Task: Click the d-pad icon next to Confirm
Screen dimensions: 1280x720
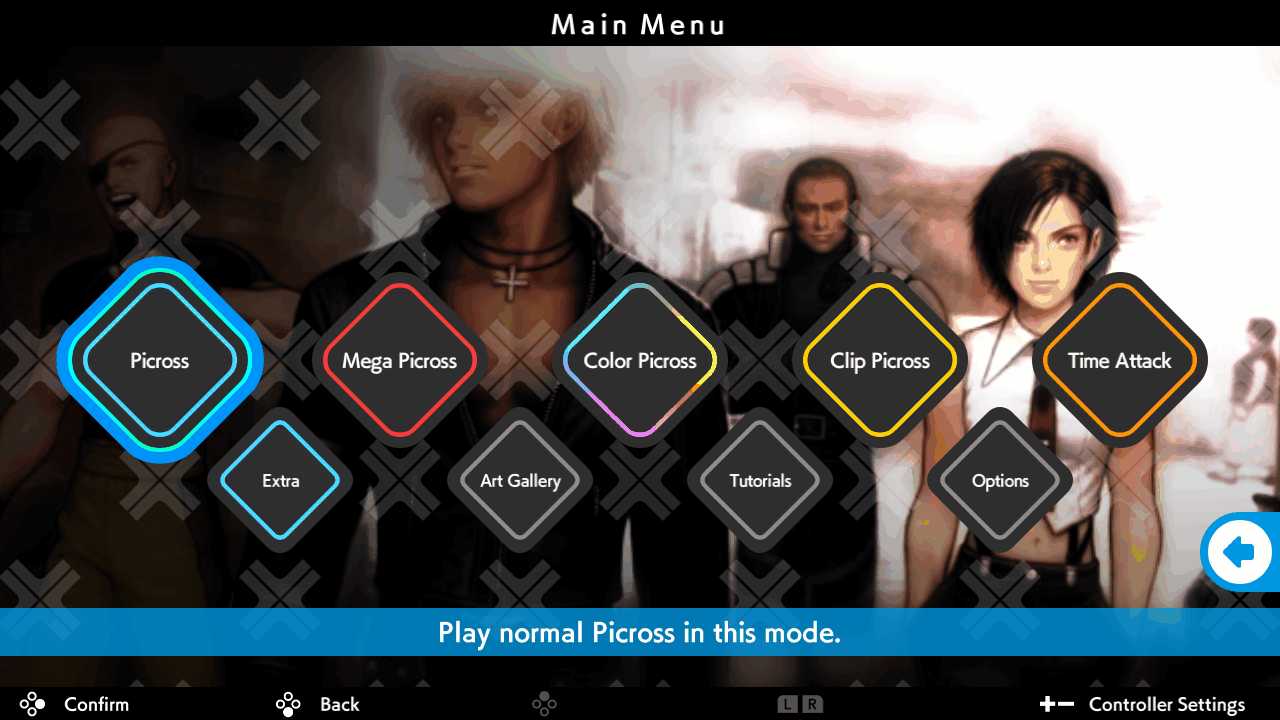Action: pyautogui.click(x=31, y=704)
